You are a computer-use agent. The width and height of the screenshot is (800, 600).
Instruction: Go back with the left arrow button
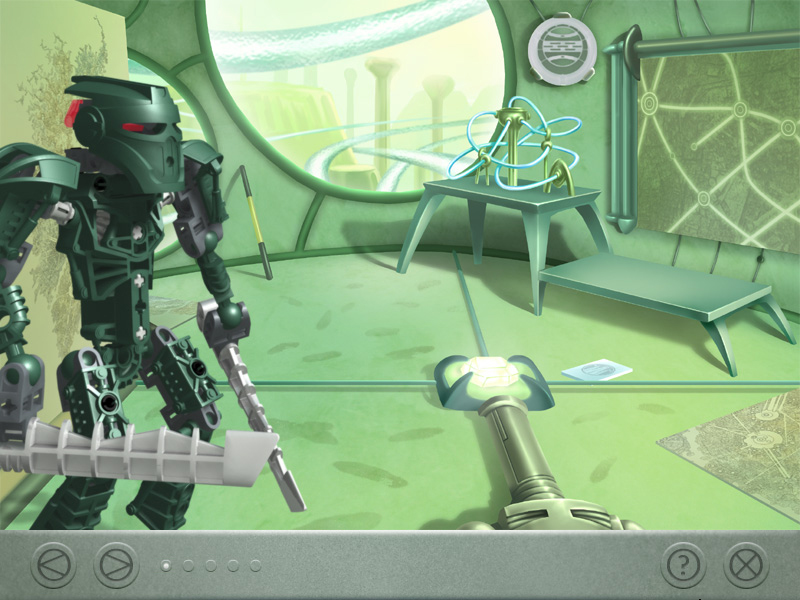coord(54,565)
